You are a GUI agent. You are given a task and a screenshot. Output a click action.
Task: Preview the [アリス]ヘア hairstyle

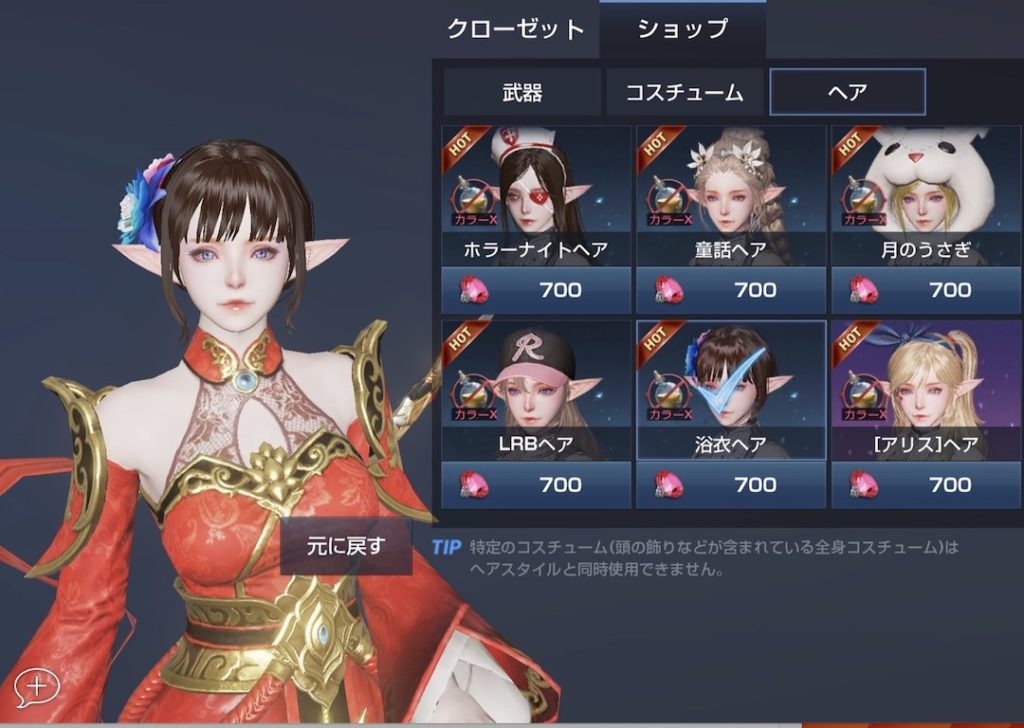(926, 390)
